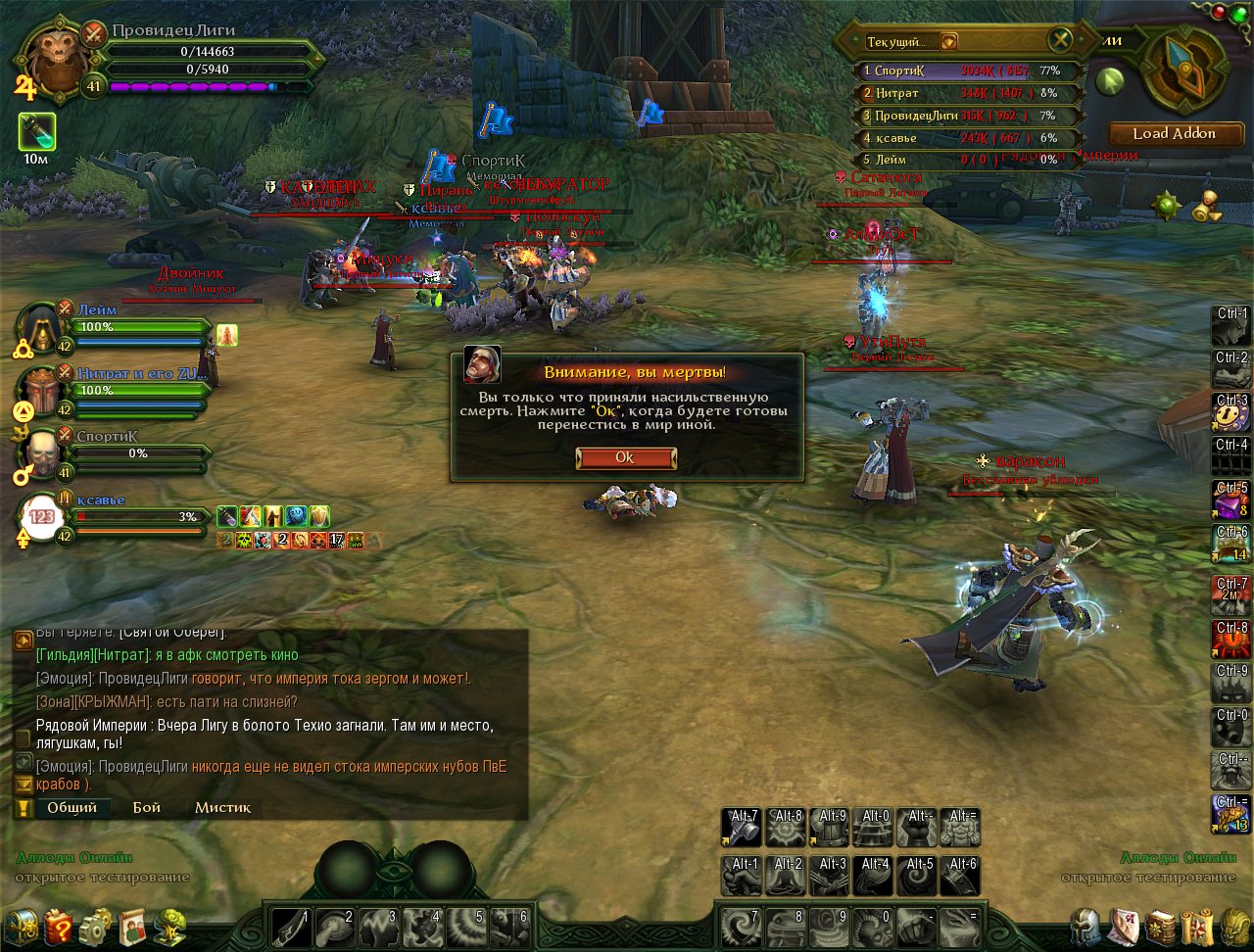Viewport: 1254px width, 952px height.
Task: Open the Текущий dropdown in damage meter
Action: (948, 42)
